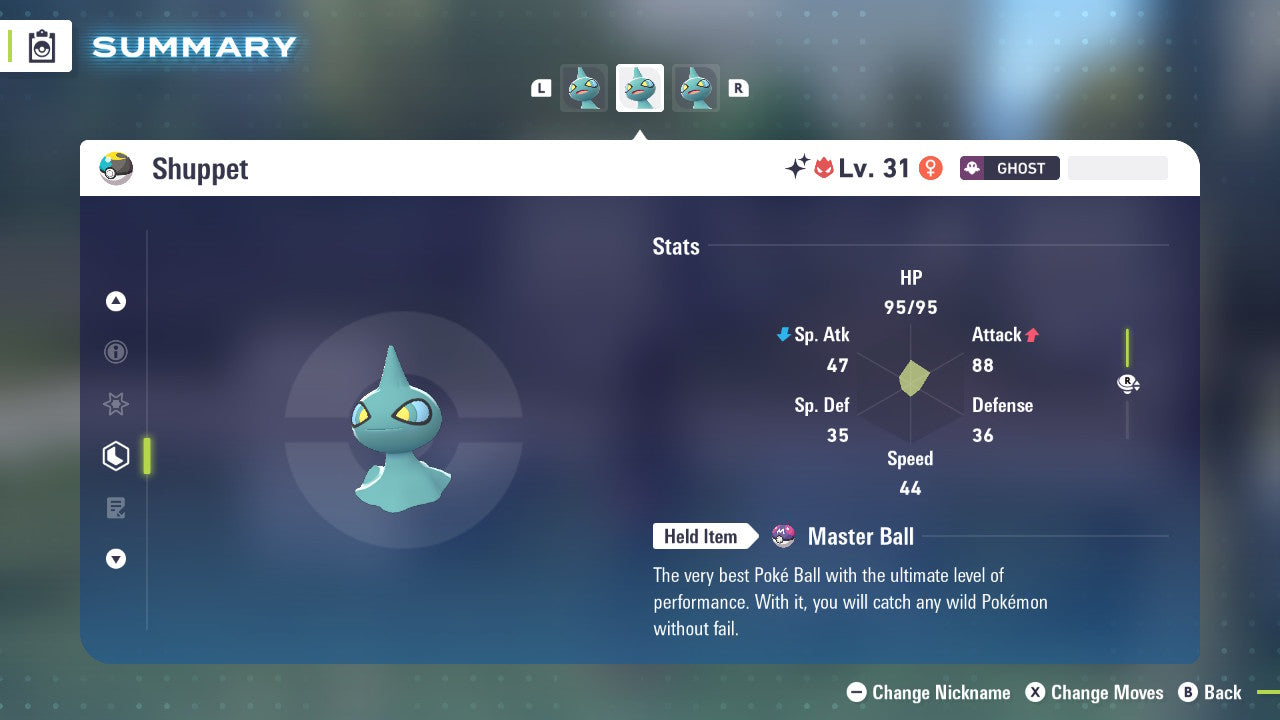This screenshot has width=1280, height=720.
Task: Choose Change Moves
Action: pyautogui.click(x=1094, y=692)
